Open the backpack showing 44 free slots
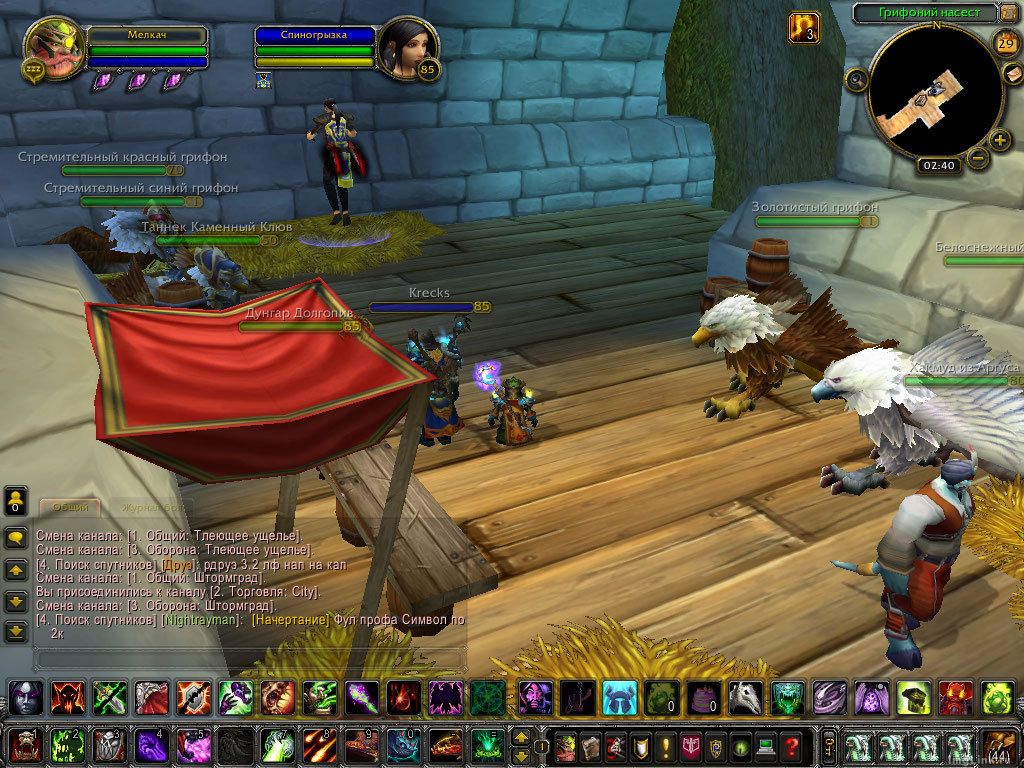This screenshot has height=768, width=1024. tap(997, 745)
